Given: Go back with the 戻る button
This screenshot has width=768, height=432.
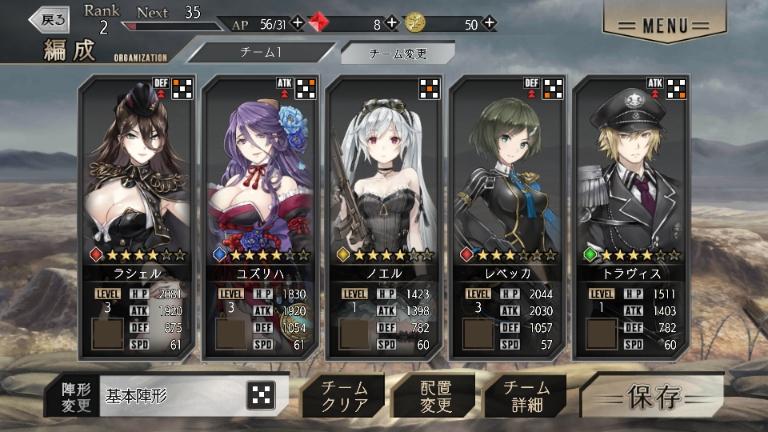Looking at the screenshot, I should point(49,18).
